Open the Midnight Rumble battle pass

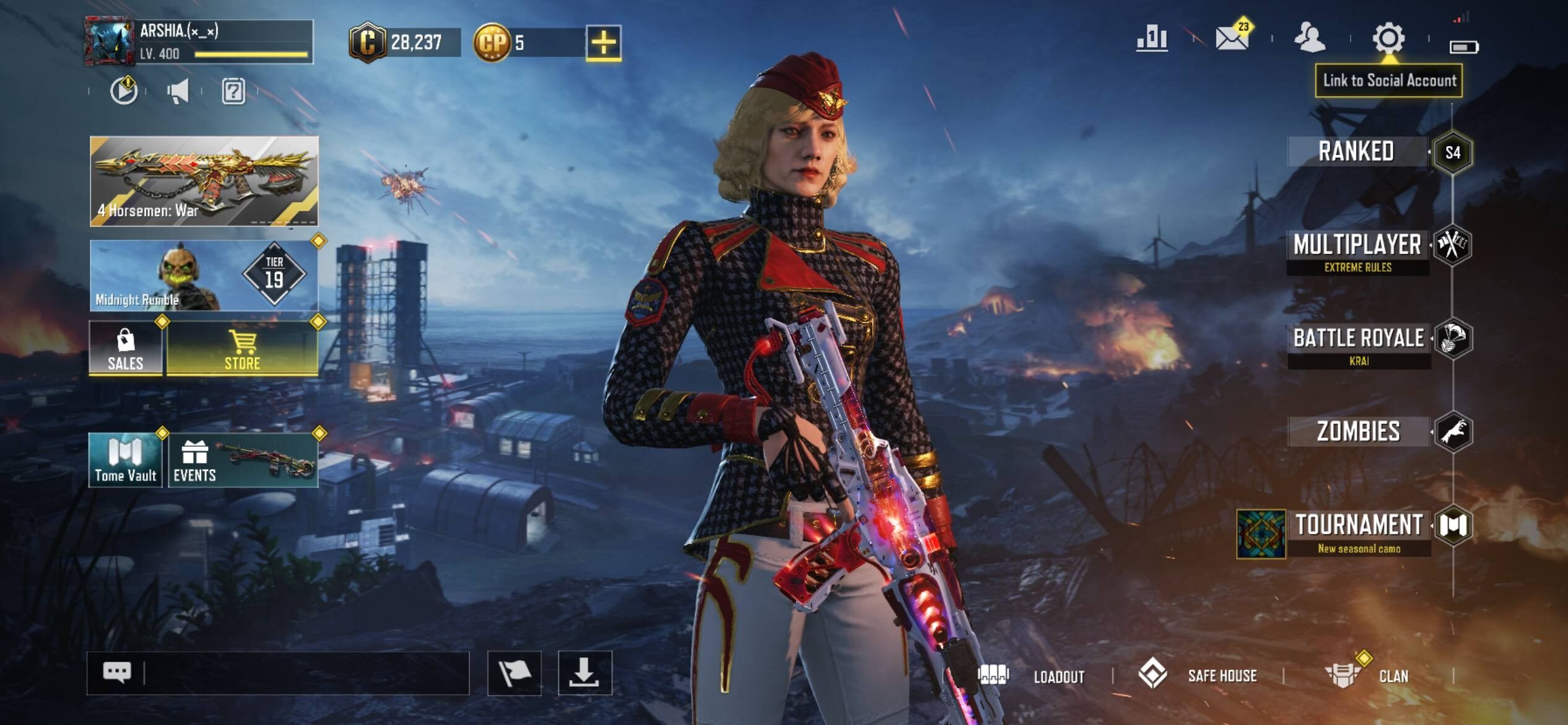pyautogui.click(x=204, y=276)
